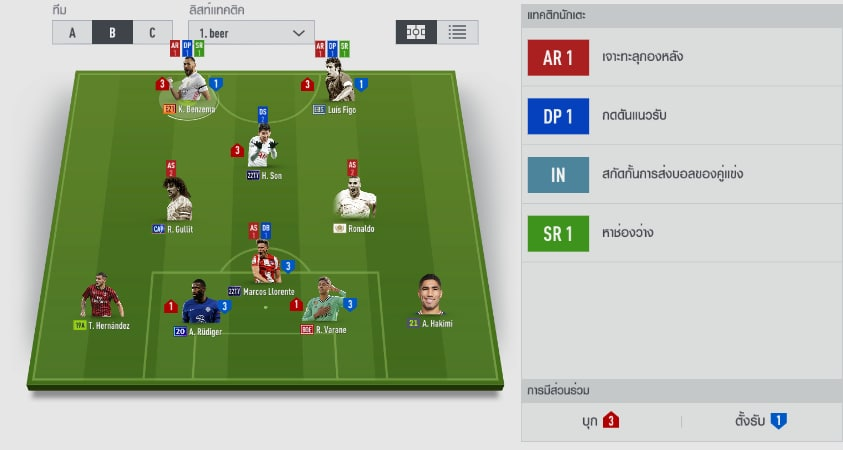Select Marcos Llorente player card
Viewport: 843px width, 450px height.
(264, 266)
